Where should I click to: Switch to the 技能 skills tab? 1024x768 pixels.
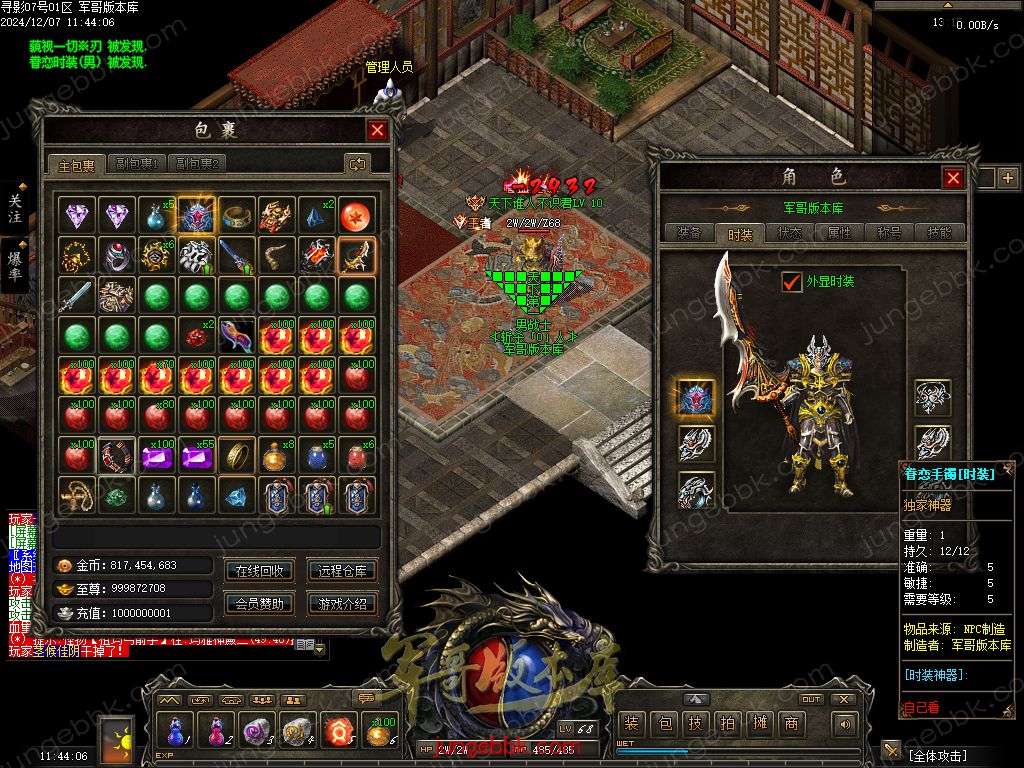[x=940, y=234]
